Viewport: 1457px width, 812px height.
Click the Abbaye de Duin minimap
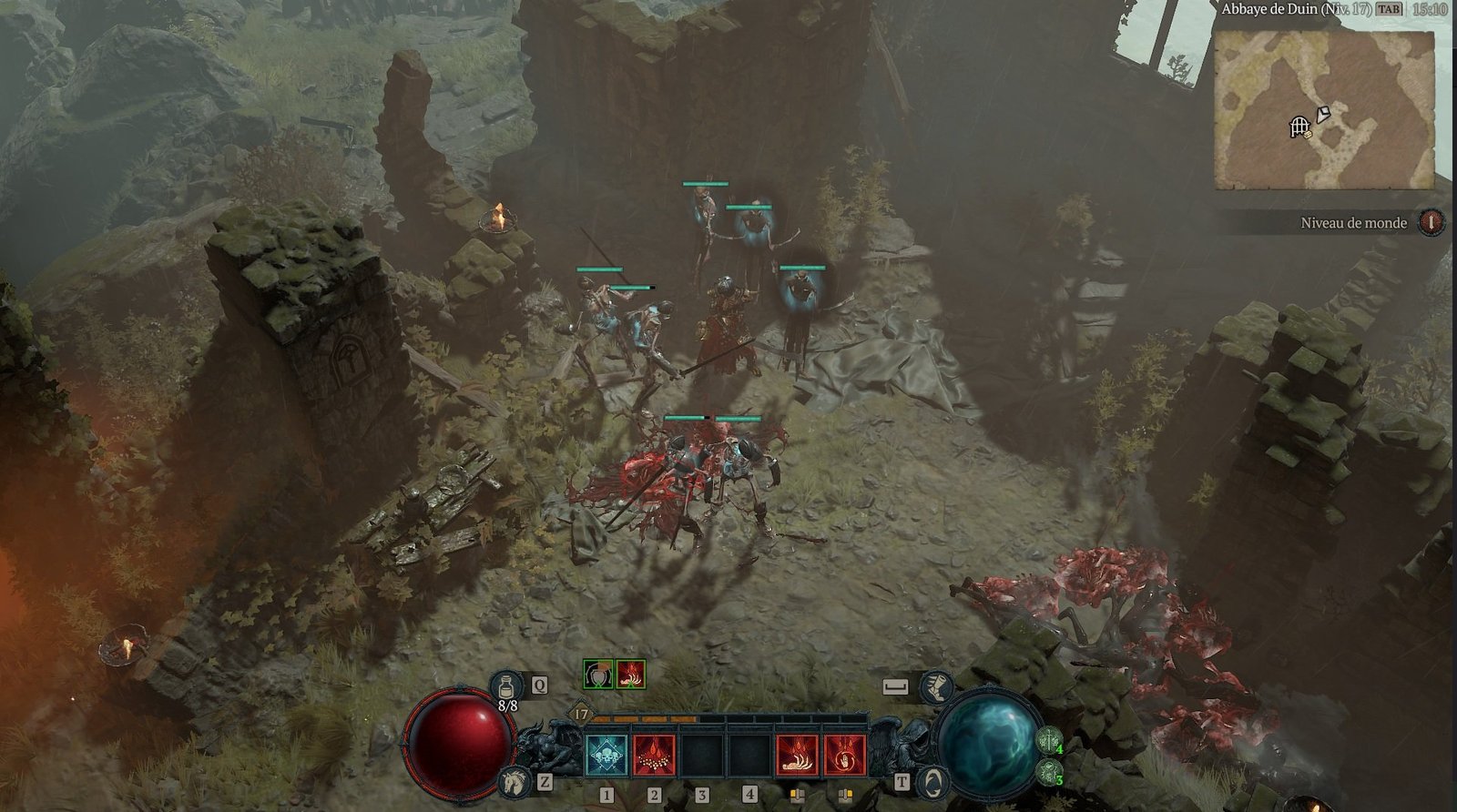pyautogui.click(x=1324, y=109)
